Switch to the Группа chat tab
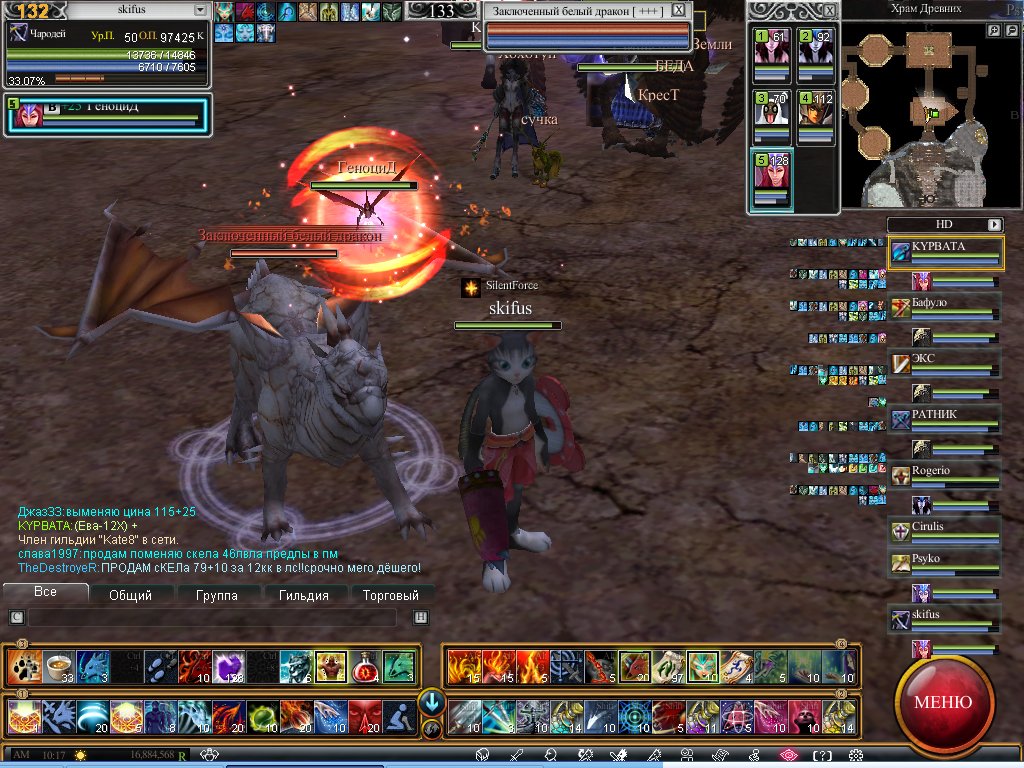1024x768 pixels. (217, 595)
